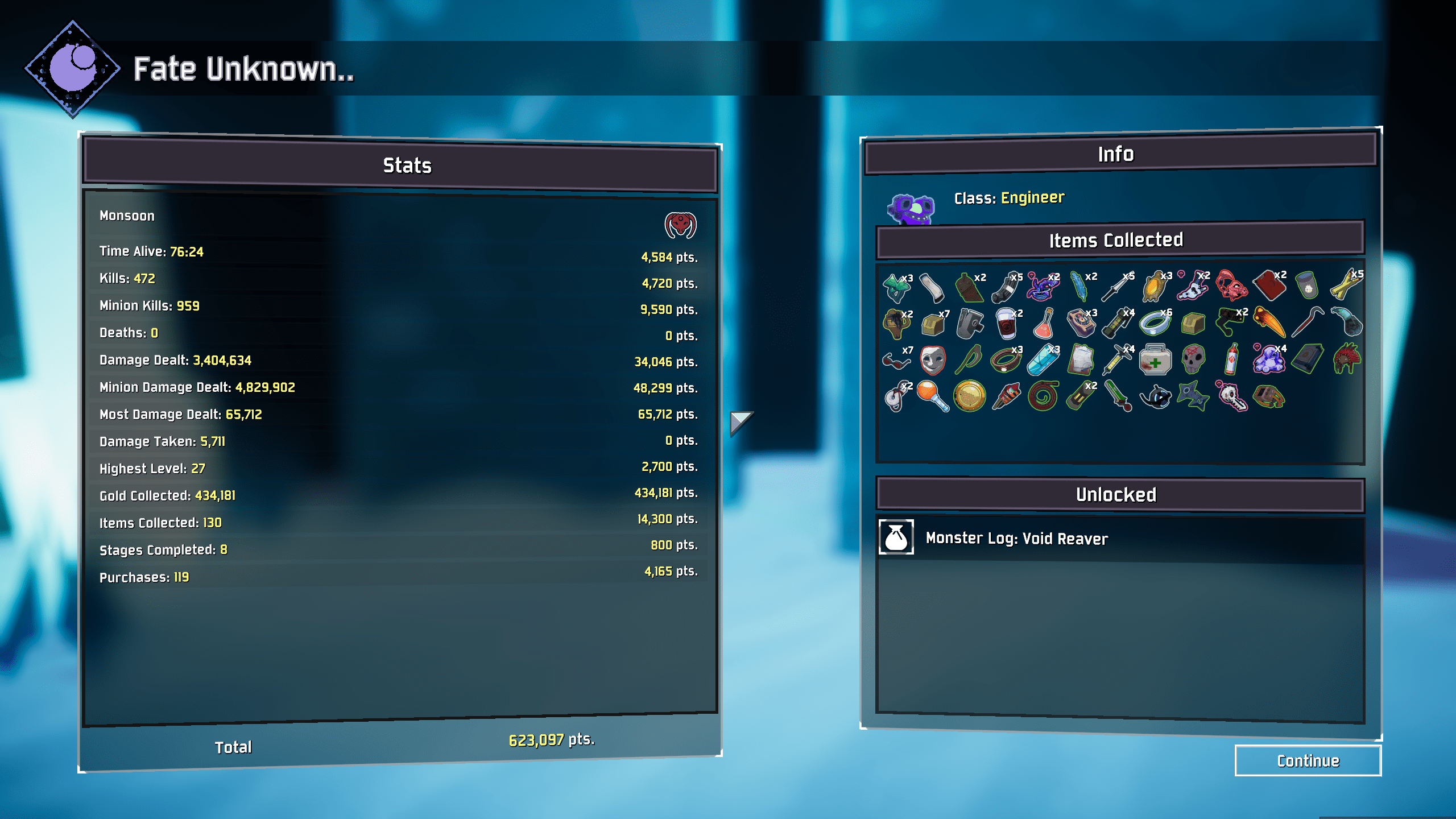Select the Monster Log: Void Reaver unlock
1456x819 pixels.
click(x=1016, y=538)
